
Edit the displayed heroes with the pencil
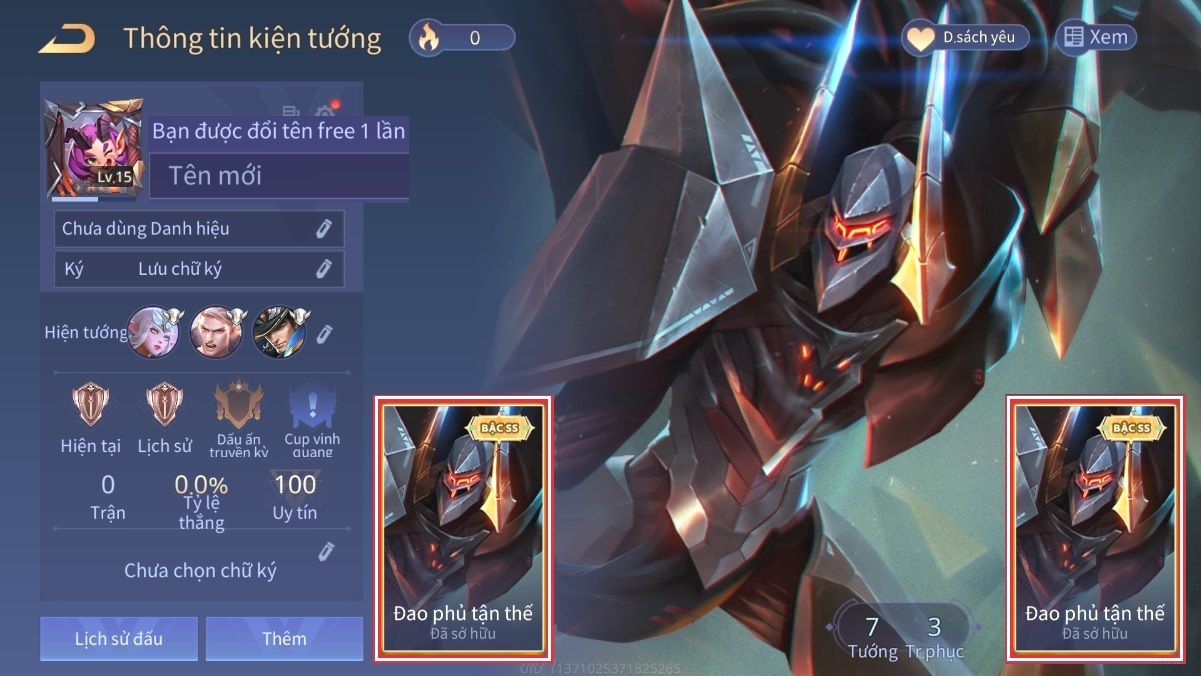[325, 333]
